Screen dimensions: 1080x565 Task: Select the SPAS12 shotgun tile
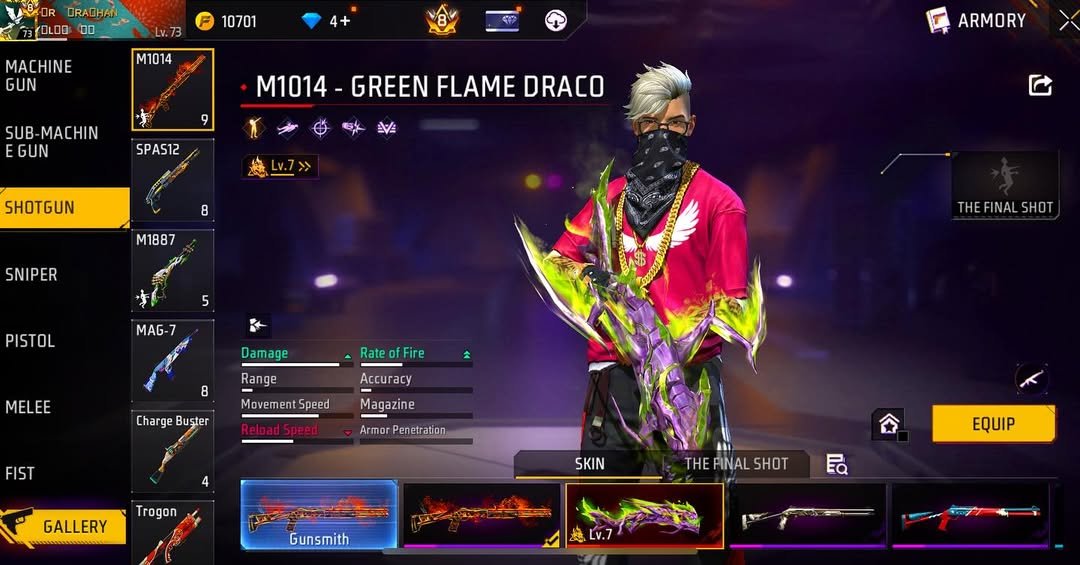(172, 180)
